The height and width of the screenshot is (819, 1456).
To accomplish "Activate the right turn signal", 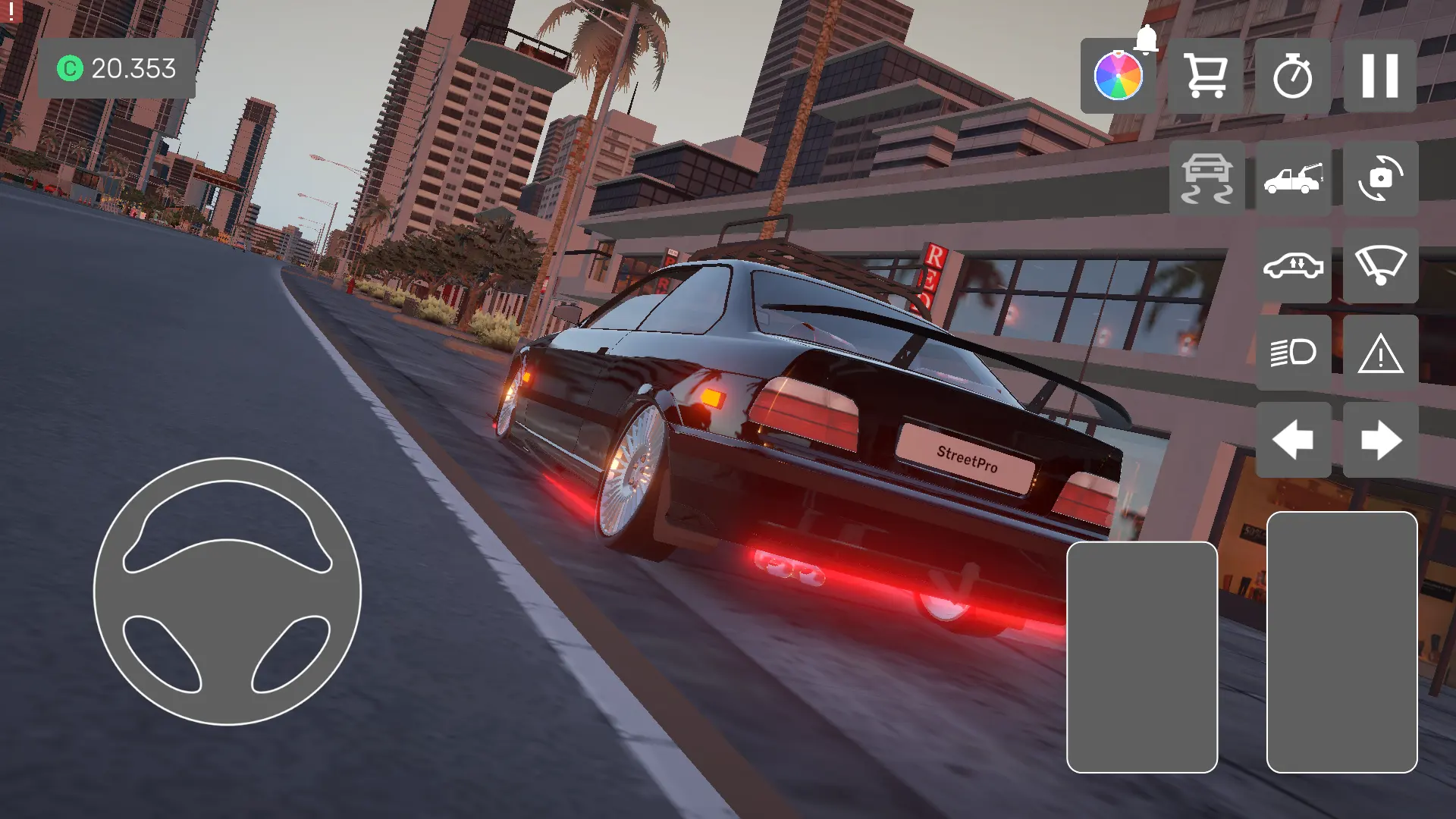I will (1380, 440).
